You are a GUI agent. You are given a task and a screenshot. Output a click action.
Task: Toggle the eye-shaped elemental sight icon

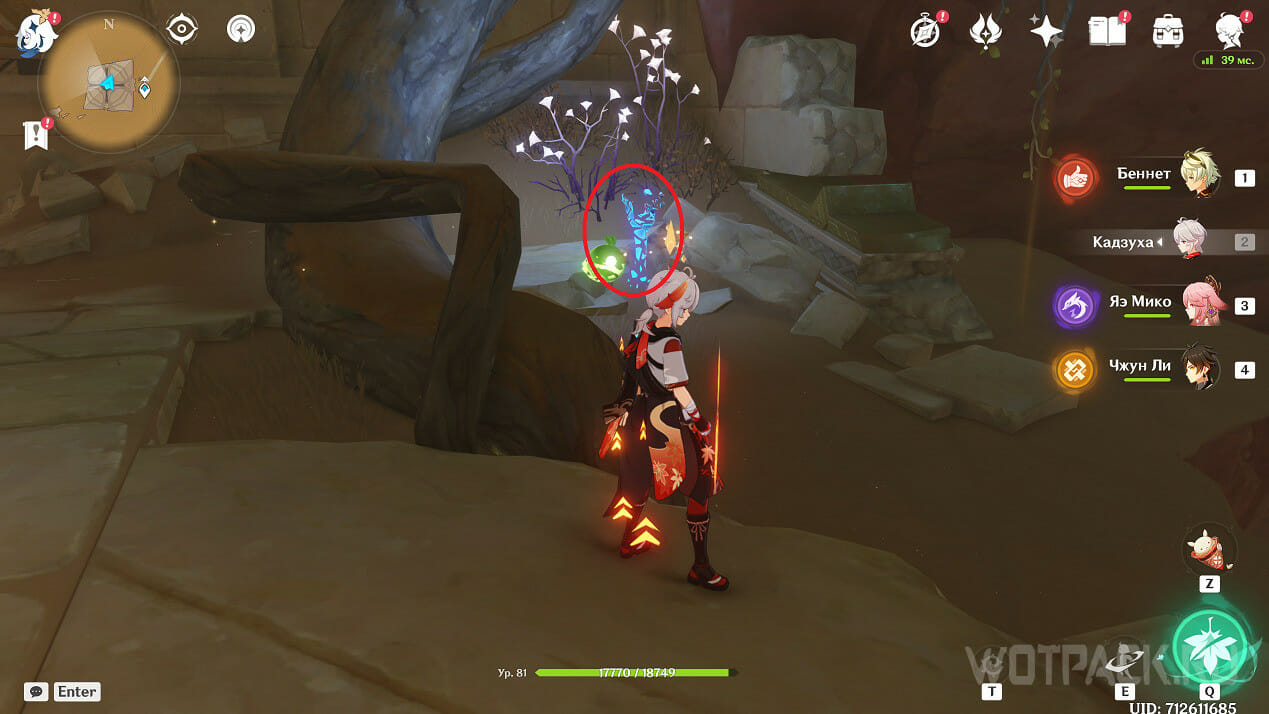click(x=181, y=30)
